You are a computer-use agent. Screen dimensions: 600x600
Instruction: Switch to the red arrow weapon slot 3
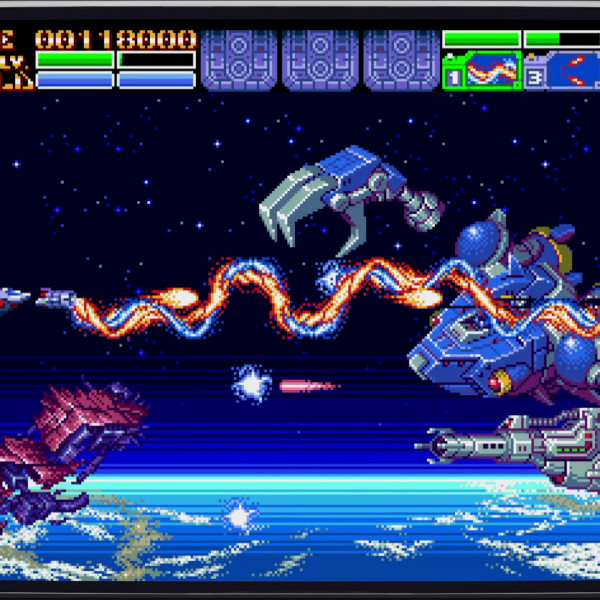pos(562,71)
